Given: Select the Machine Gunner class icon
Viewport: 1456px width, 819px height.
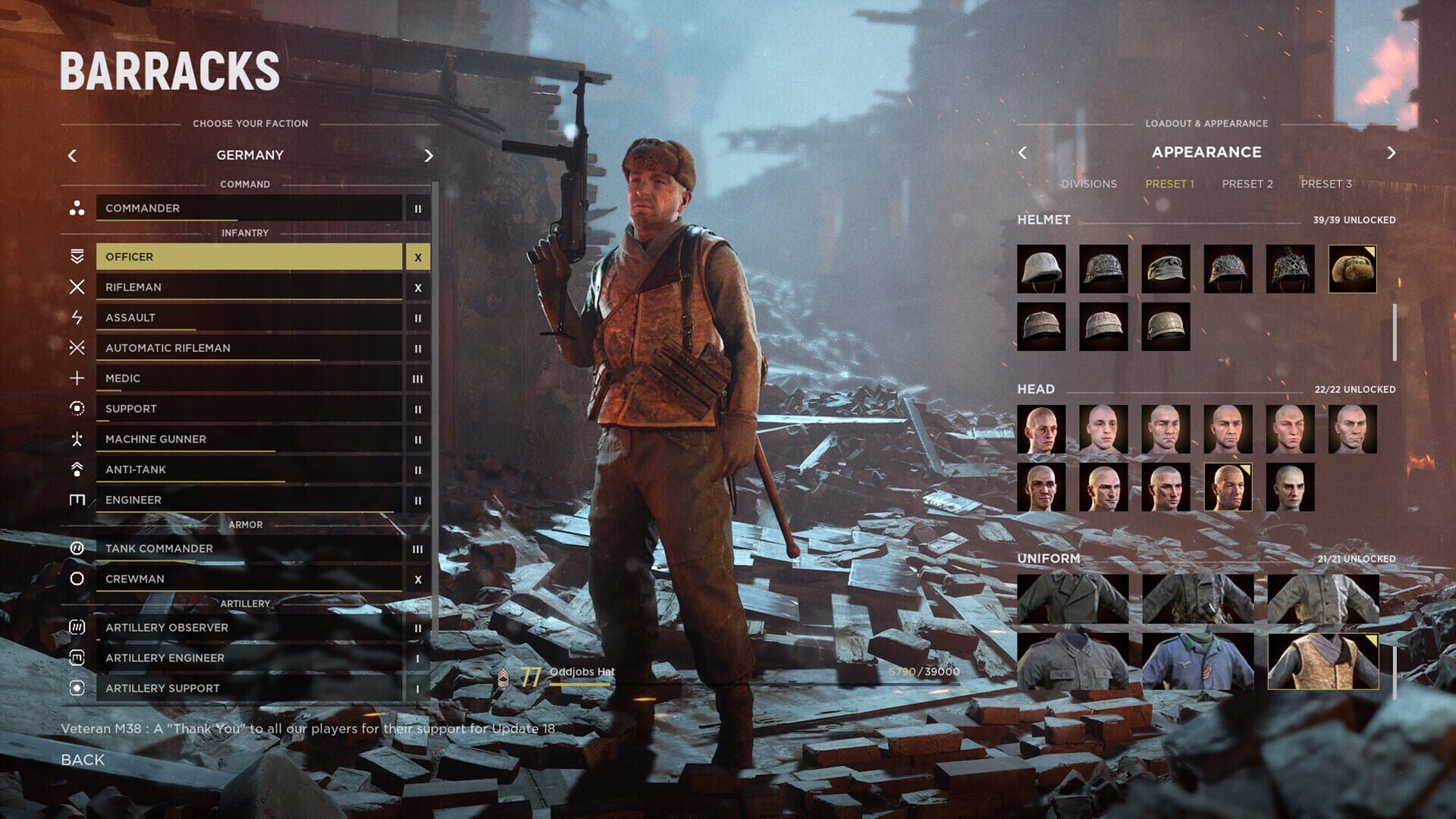Looking at the screenshot, I should click(x=76, y=439).
